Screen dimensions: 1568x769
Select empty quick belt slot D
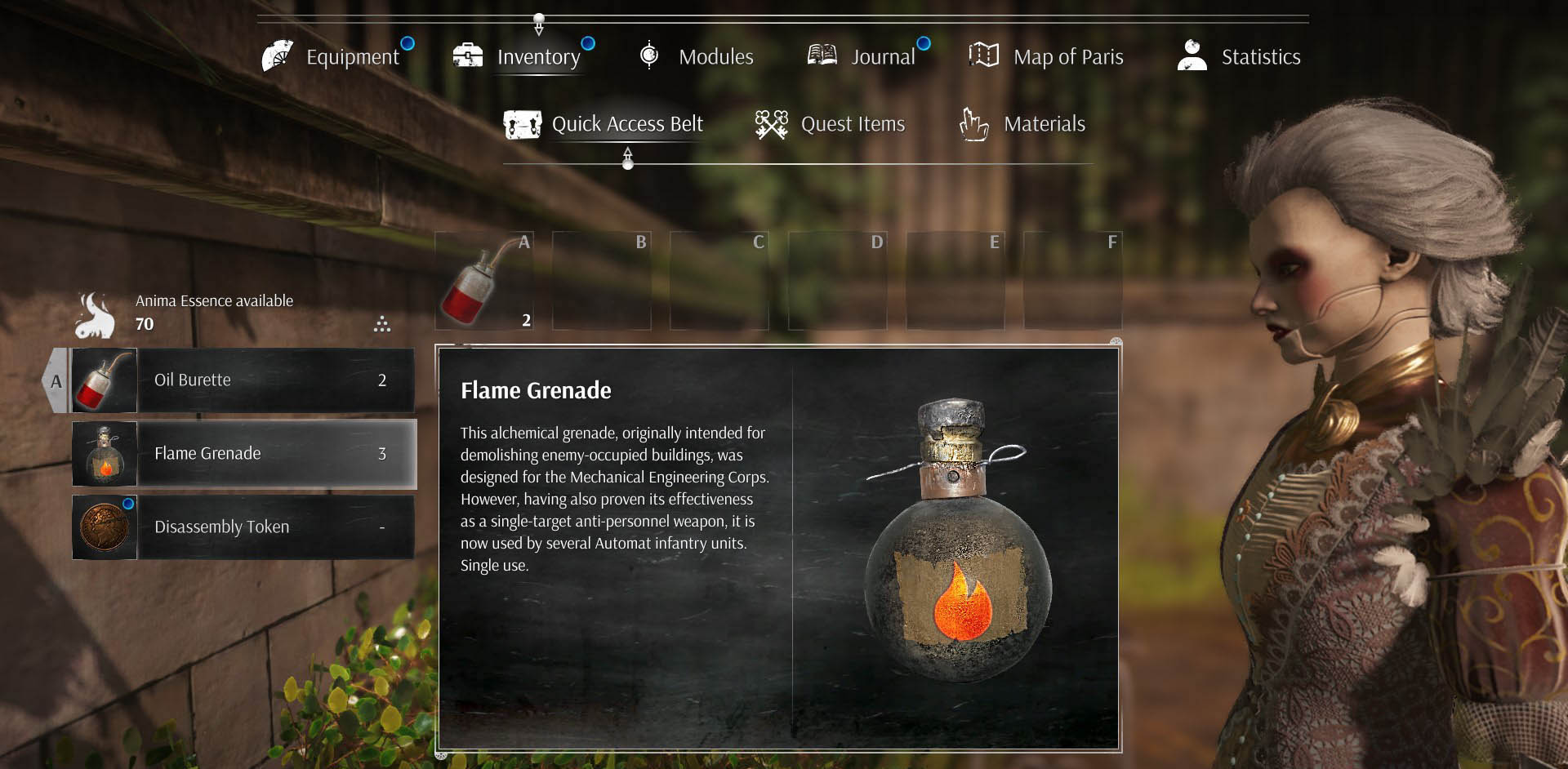pyautogui.click(x=837, y=281)
